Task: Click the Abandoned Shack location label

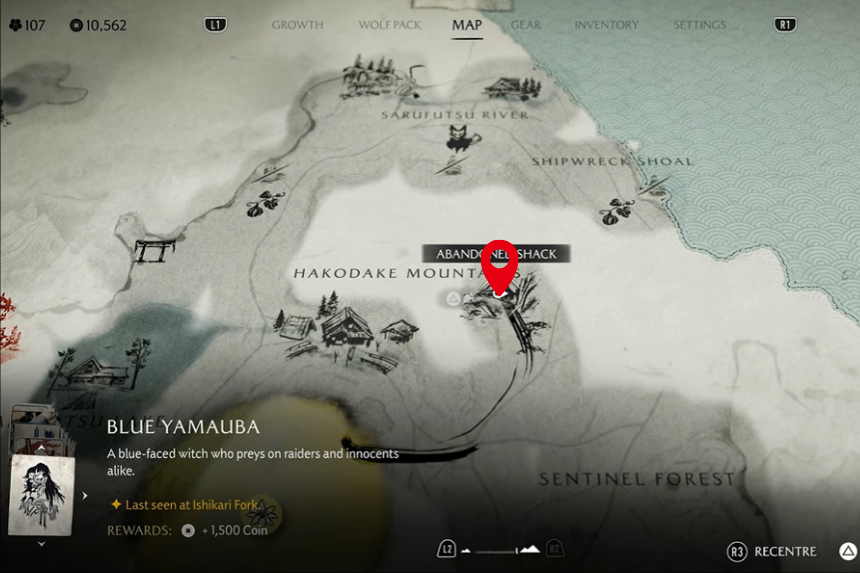Action: point(495,254)
